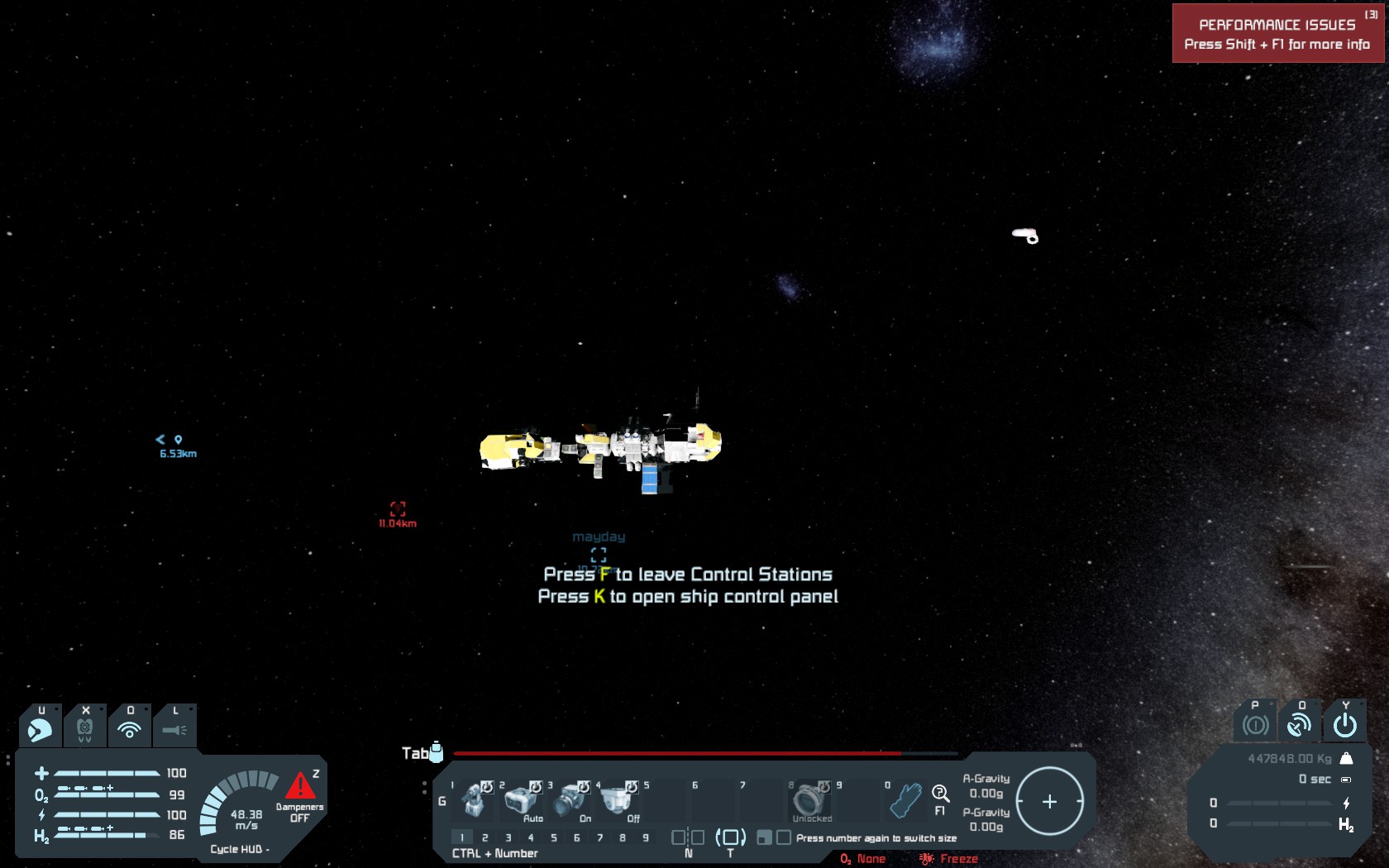Switch to toolbar page 9
Screen dimensions: 1389x868
(646, 837)
